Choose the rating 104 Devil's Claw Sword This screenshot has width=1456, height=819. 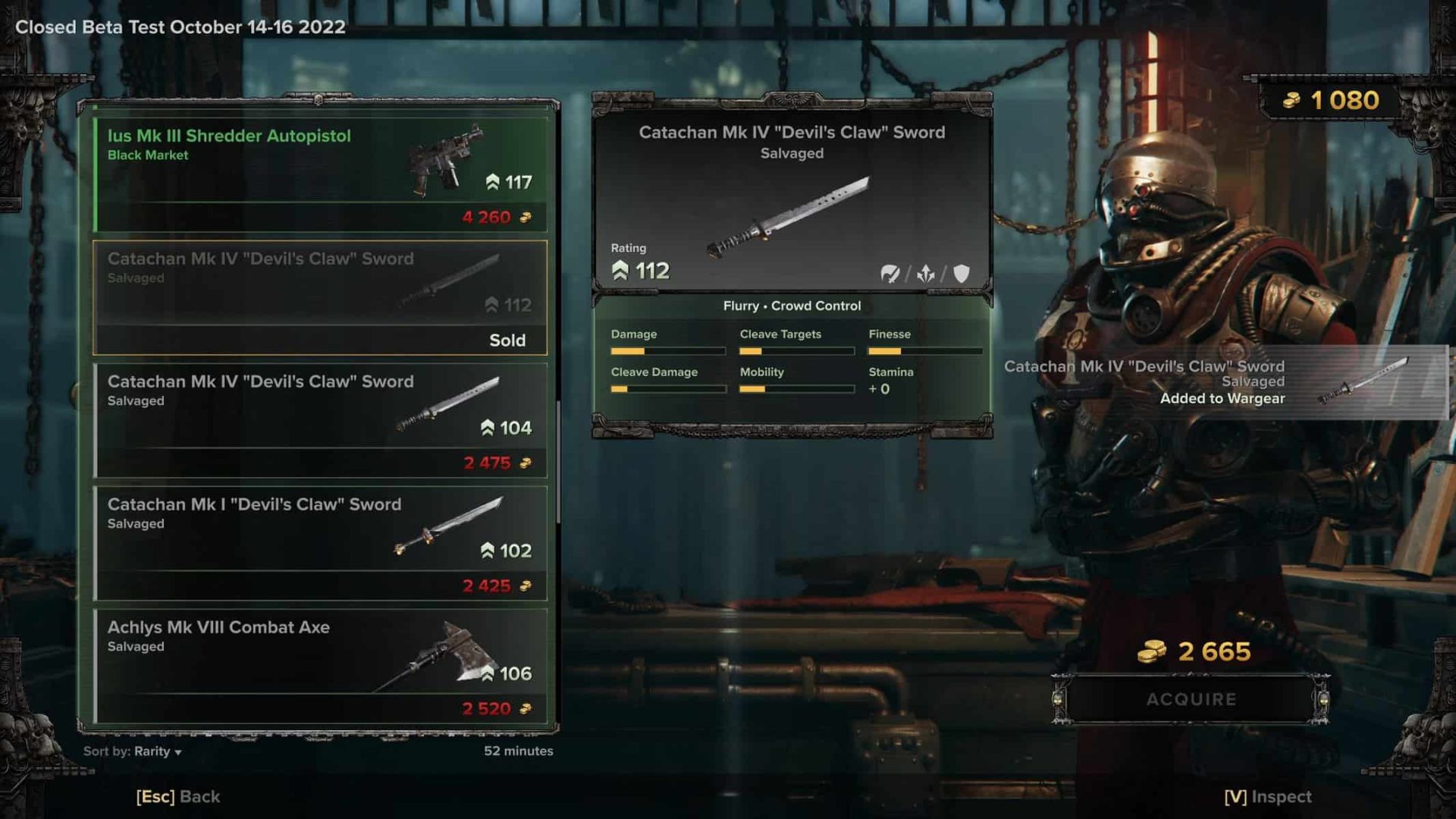pyautogui.click(x=320, y=420)
